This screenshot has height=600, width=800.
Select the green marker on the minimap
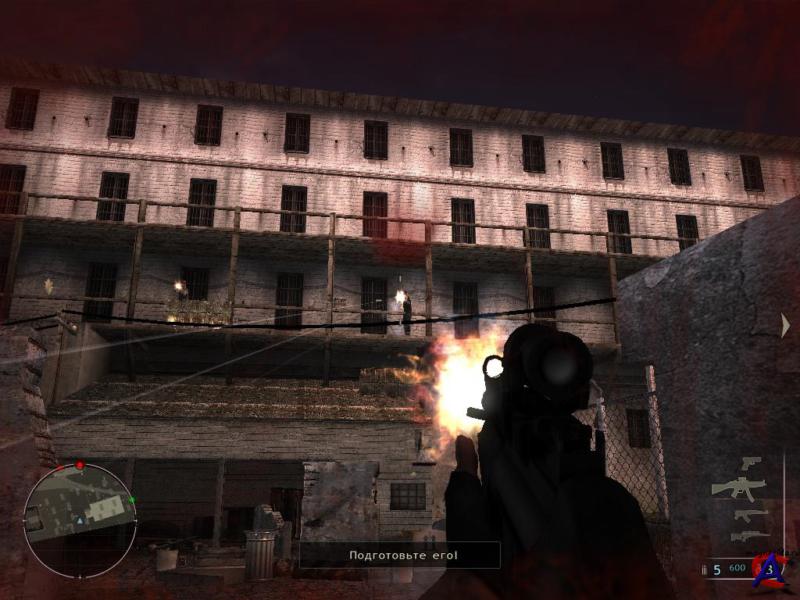(x=131, y=499)
